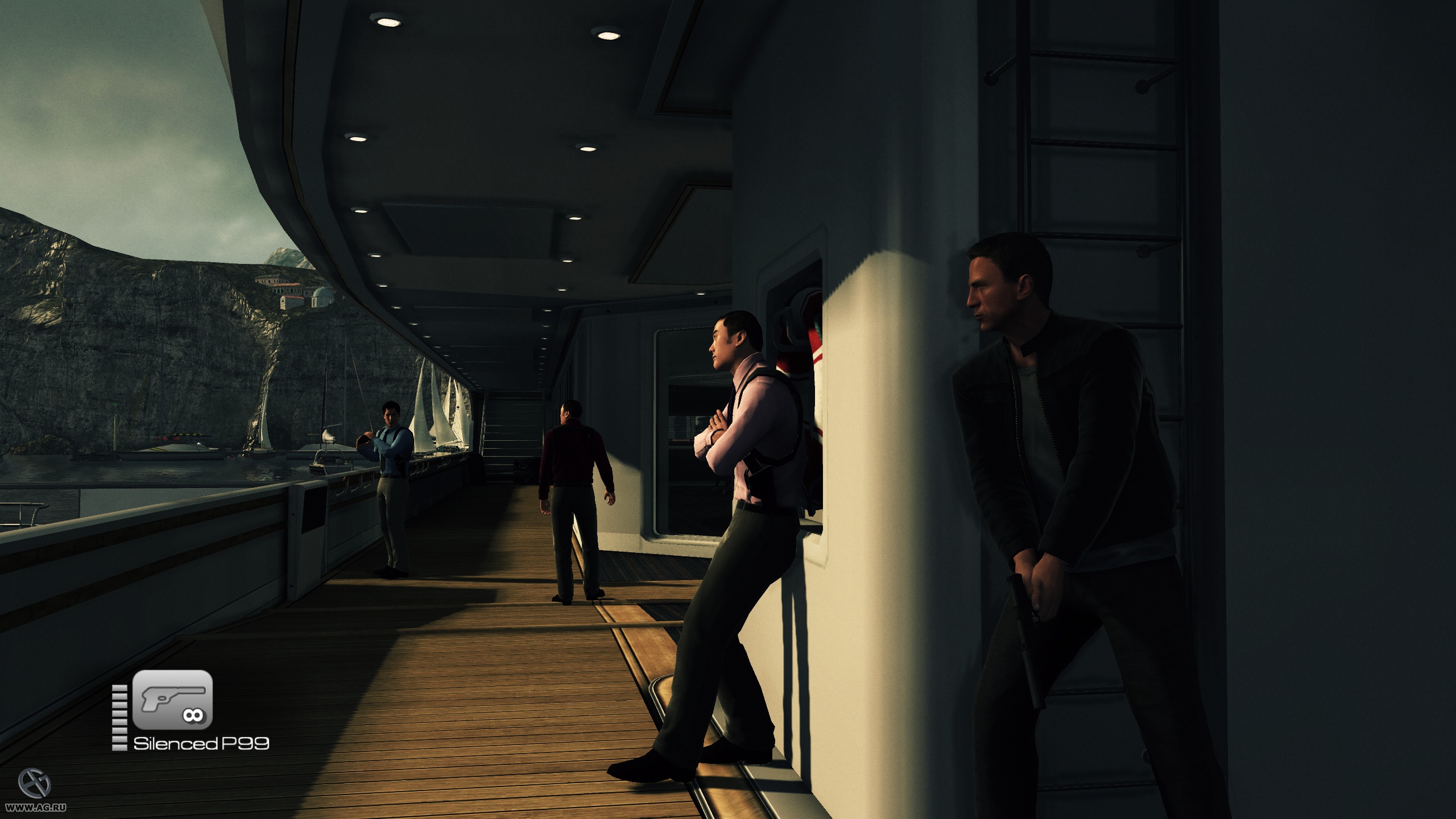Toggle the middle segment of the ammo bar
1456x819 pixels.
coord(119,717)
